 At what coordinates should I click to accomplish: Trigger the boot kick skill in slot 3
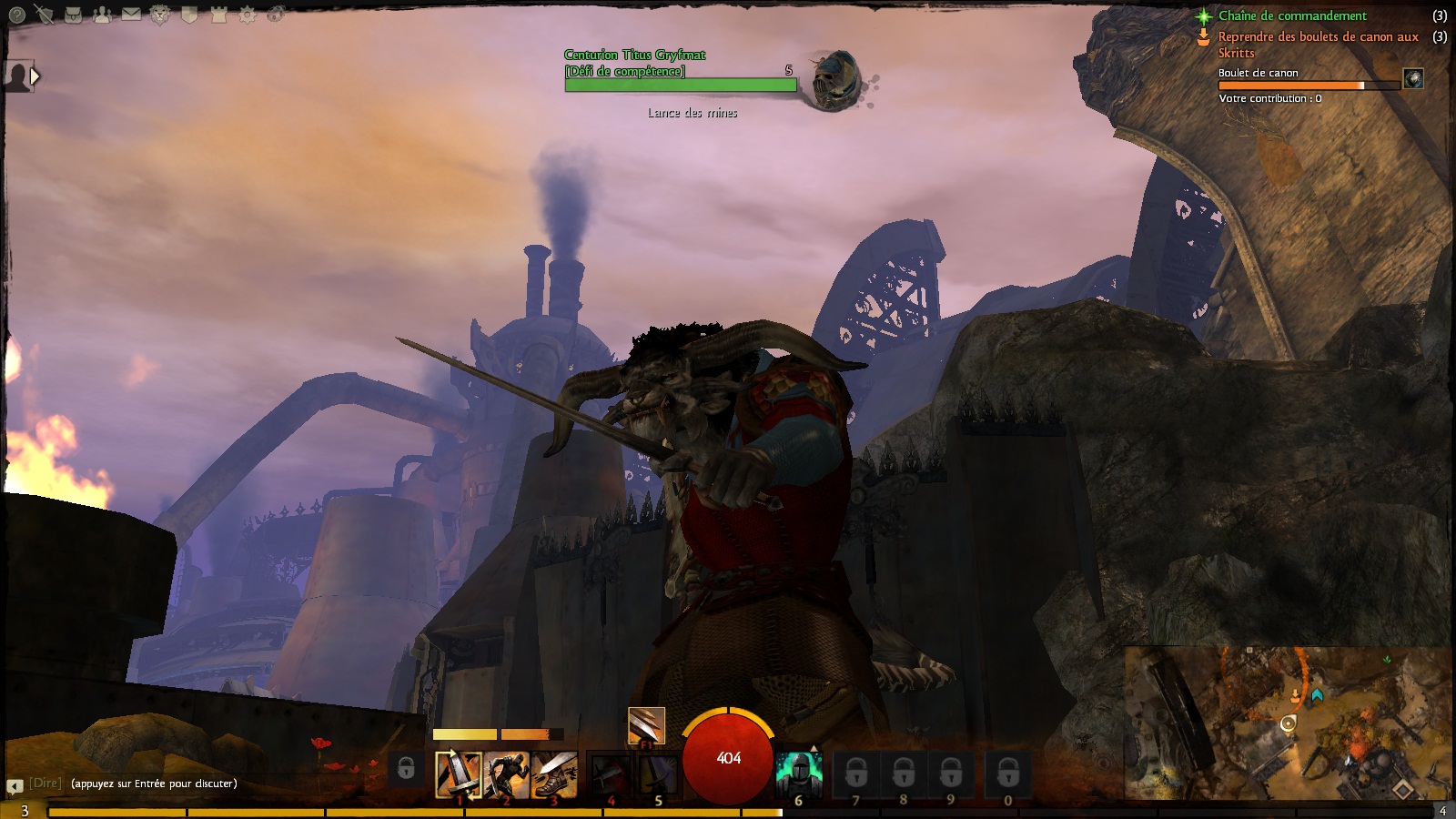tap(554, 774)
